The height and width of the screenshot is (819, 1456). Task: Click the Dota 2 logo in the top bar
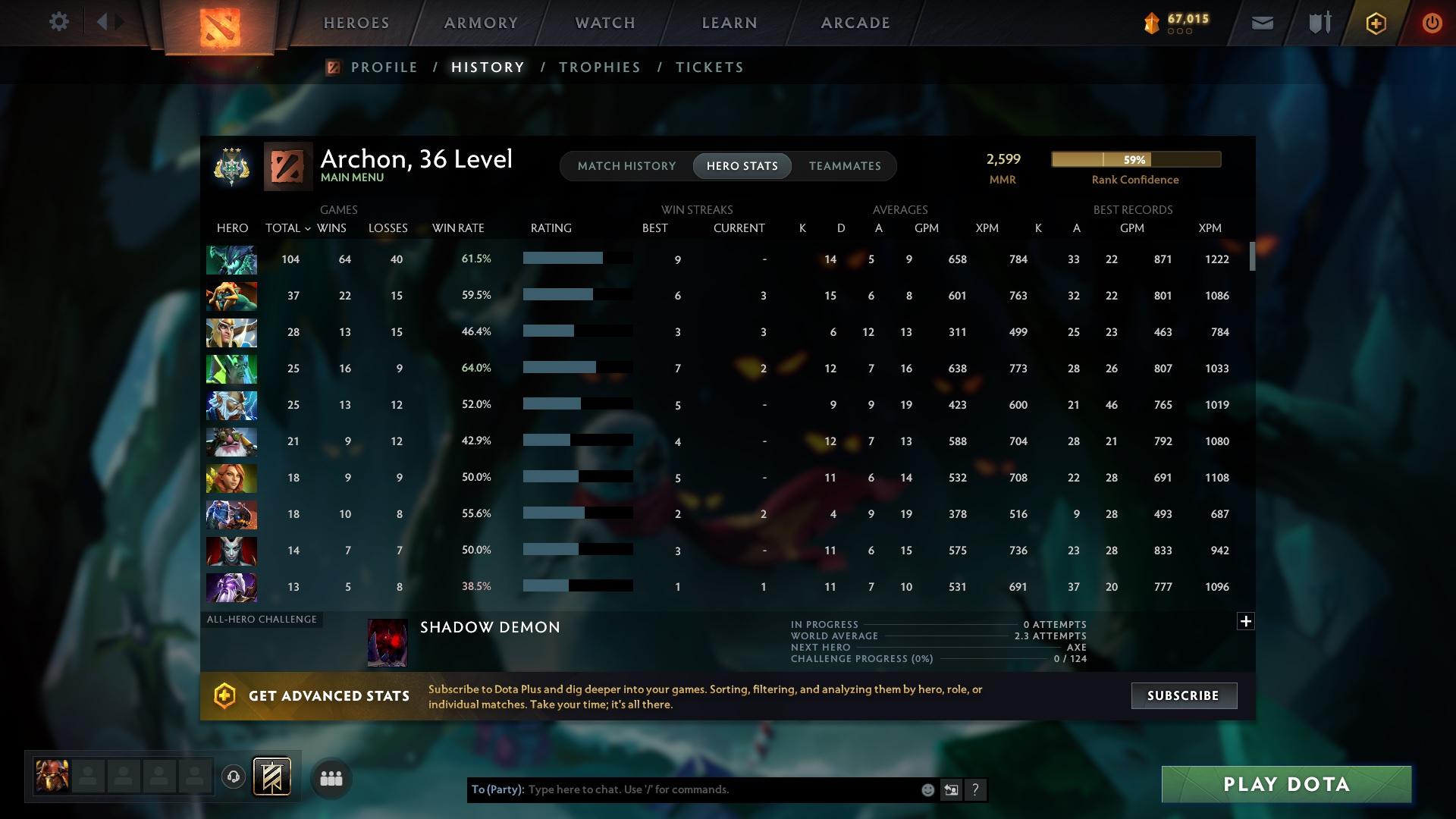pyautogui.click(x=219, y=25)
